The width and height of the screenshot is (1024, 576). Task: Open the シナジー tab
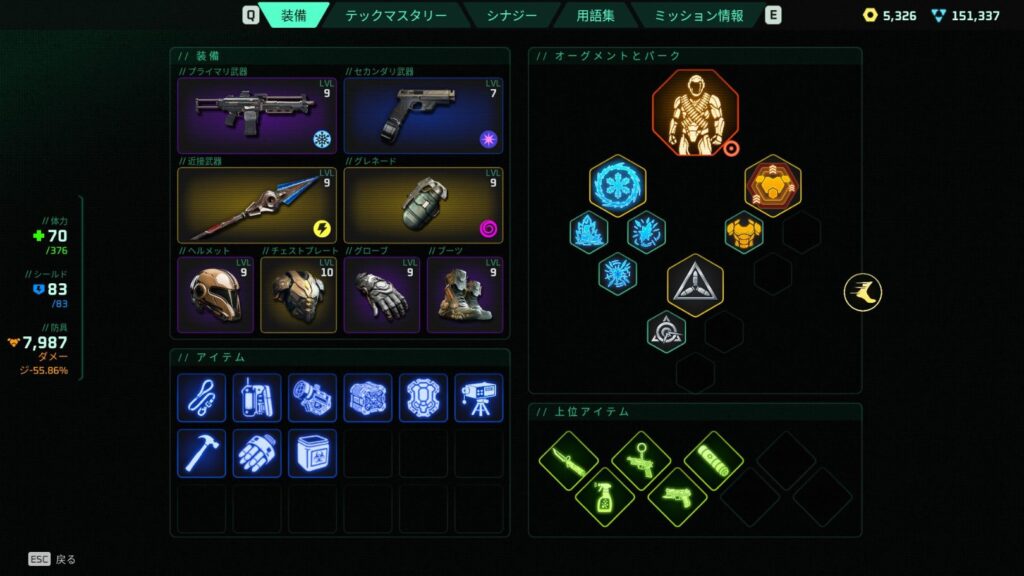click(512, 15)
